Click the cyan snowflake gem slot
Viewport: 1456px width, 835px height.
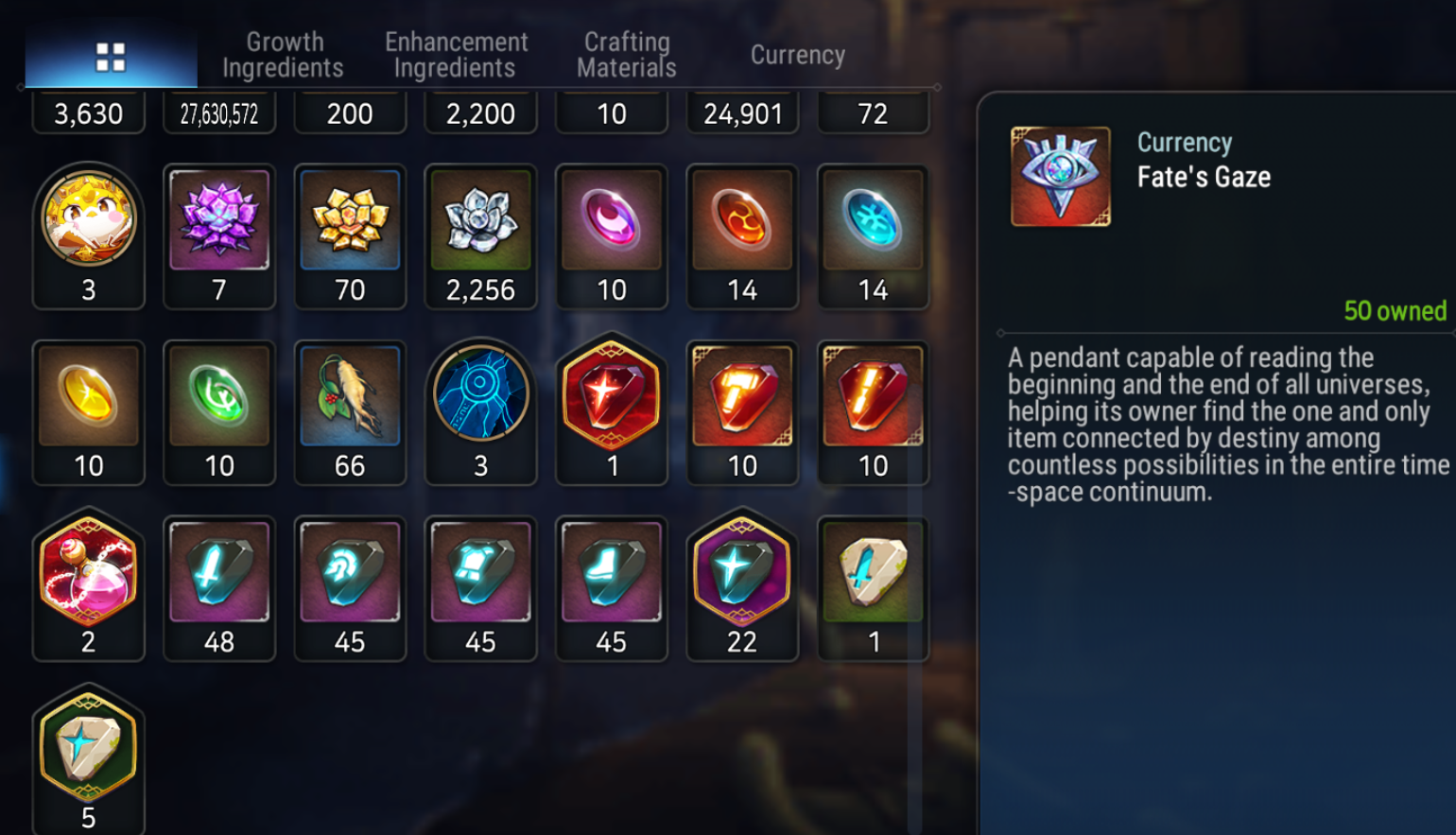(x=873, y=221)
